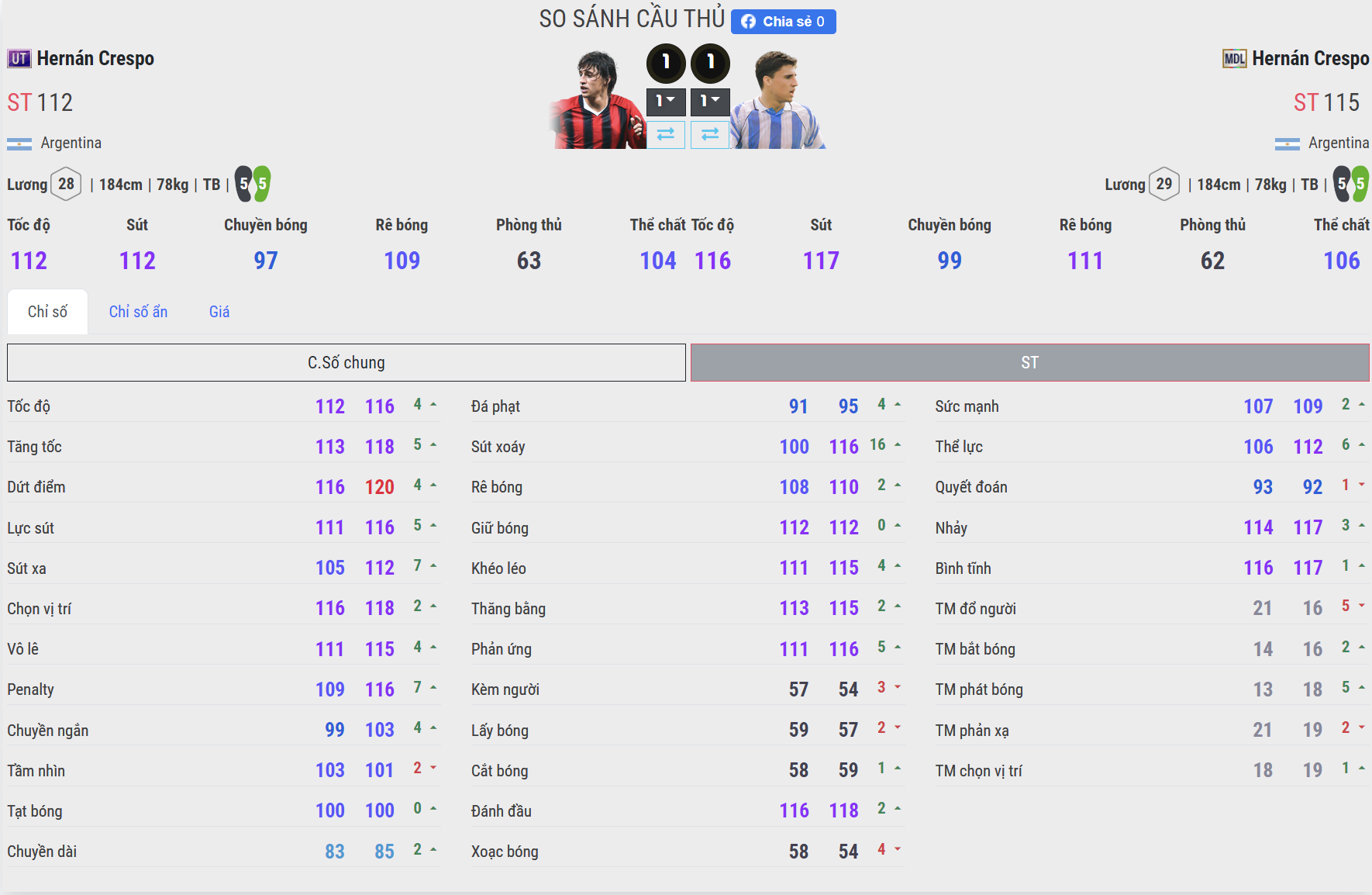Open the UT Hernán Crespo player name
The image size is (1372, 895).
tap(95, 59)
